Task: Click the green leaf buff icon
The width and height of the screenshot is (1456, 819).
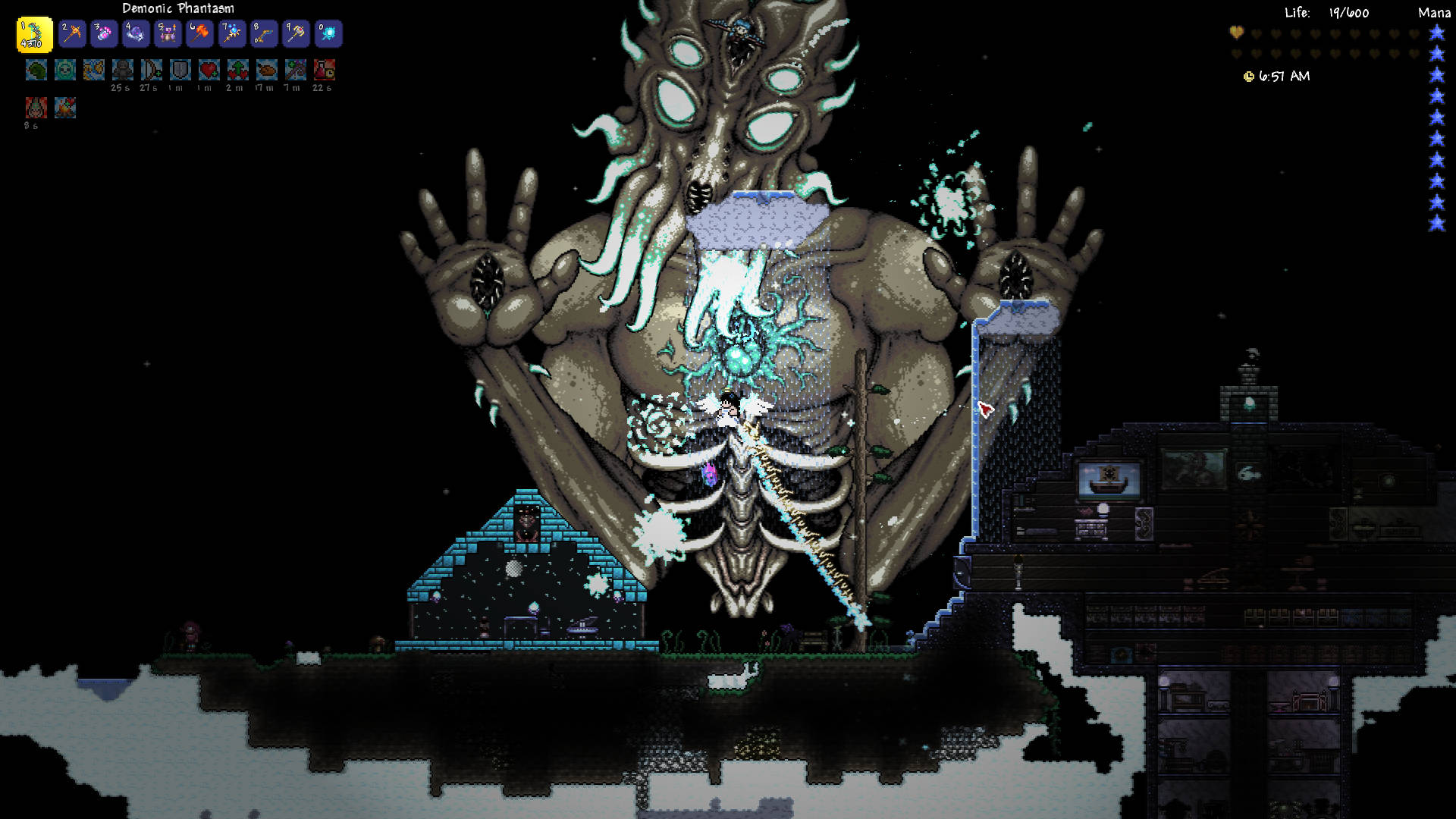Action: [x=36, y=71]
